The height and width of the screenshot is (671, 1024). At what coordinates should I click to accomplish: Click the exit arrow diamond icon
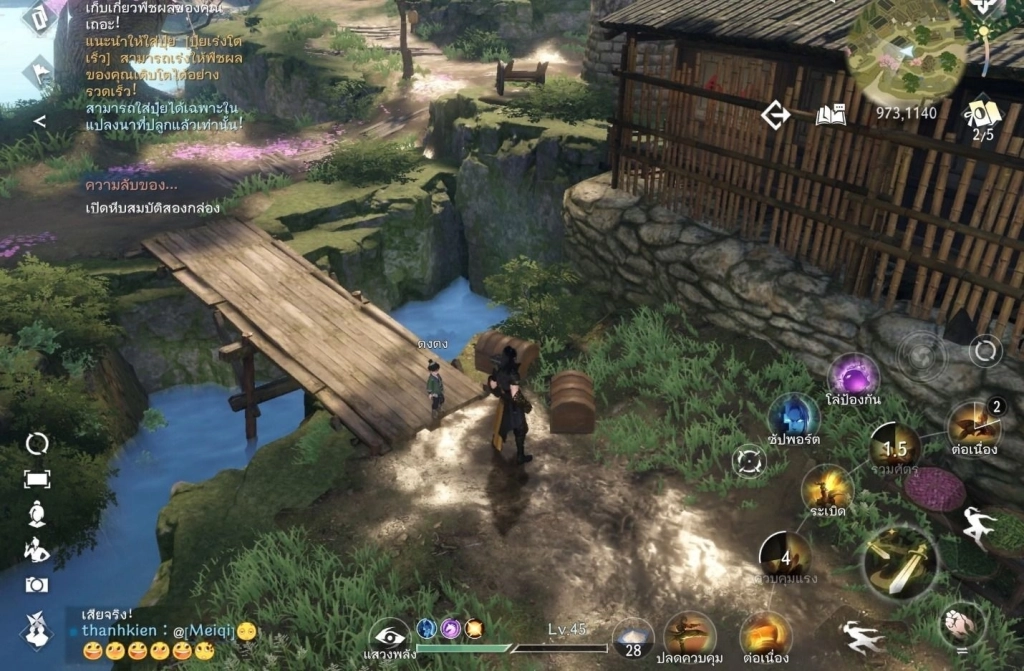click(775, 115)
